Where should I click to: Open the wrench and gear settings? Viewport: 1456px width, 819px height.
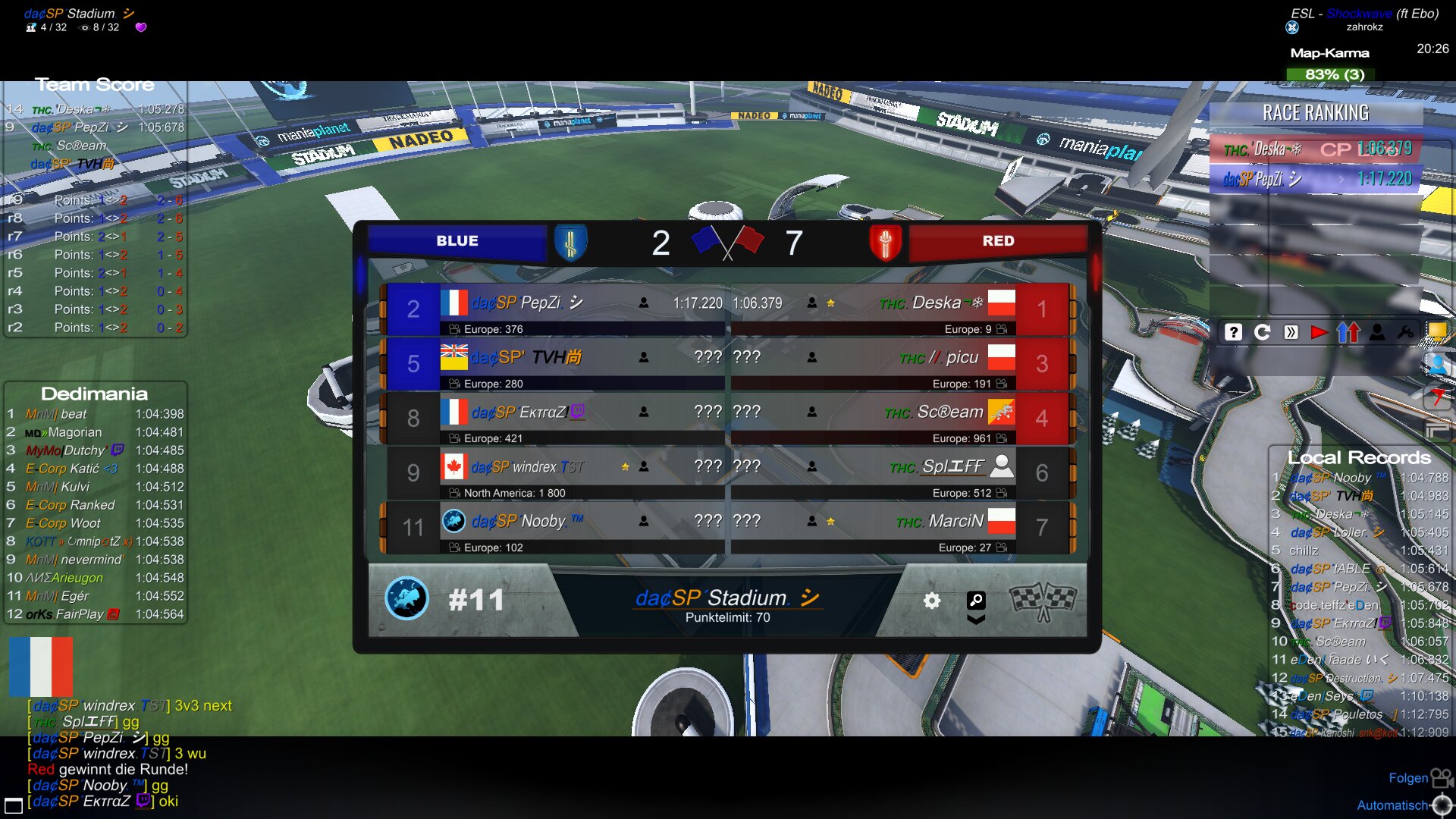pyautogui.click(x=1405, y=332)
